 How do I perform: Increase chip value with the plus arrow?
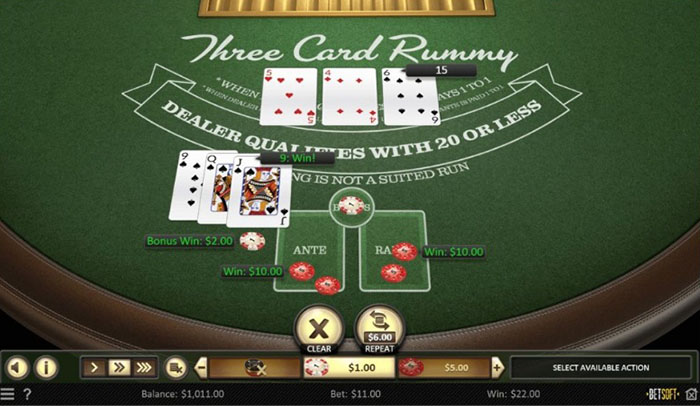pos(498,367)
